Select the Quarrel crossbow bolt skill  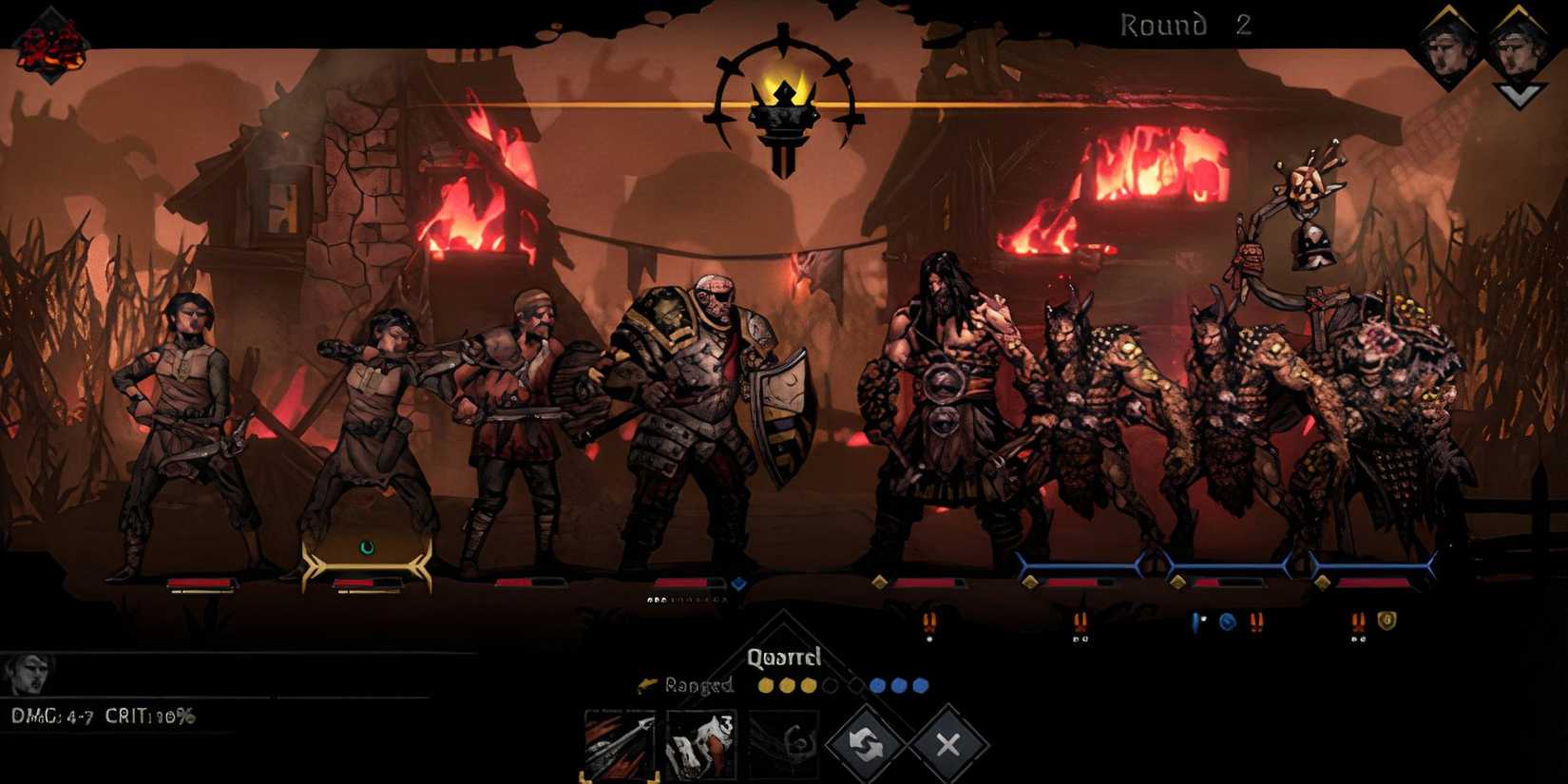tap(619, 744)
